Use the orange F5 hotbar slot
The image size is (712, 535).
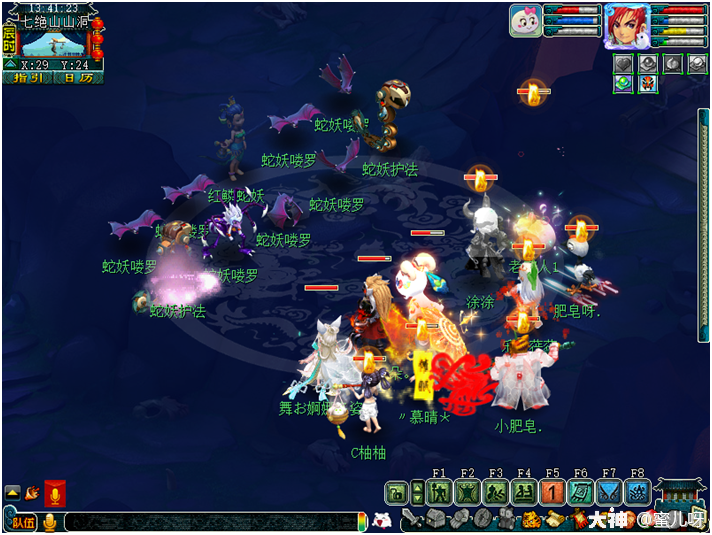552,492
